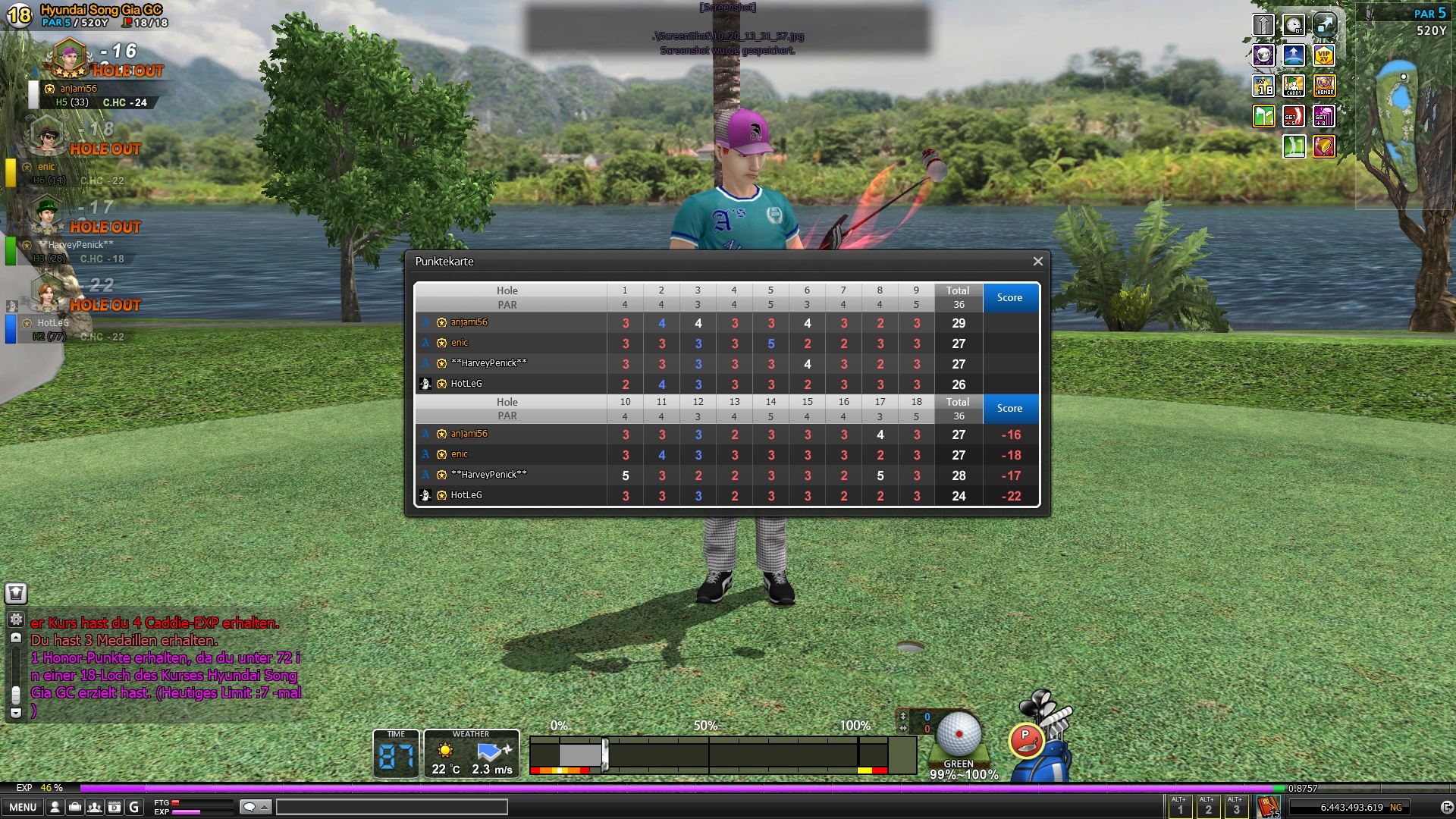Click the chat text input field
Screen dimensions: 1456x819
pos(391,807)
